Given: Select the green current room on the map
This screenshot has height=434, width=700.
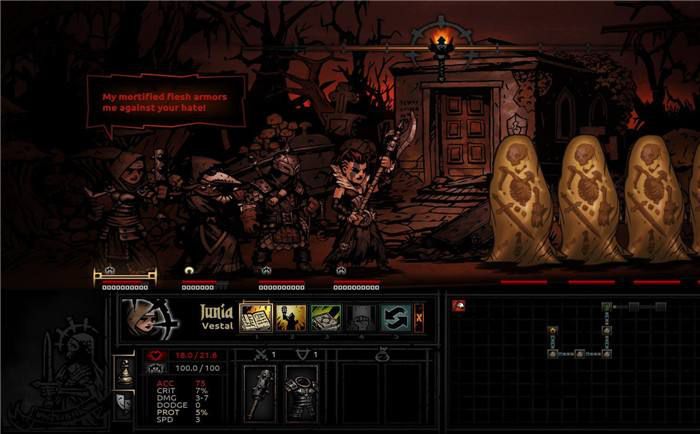Looking at the screenshot, I should click(x=606, y=305).
